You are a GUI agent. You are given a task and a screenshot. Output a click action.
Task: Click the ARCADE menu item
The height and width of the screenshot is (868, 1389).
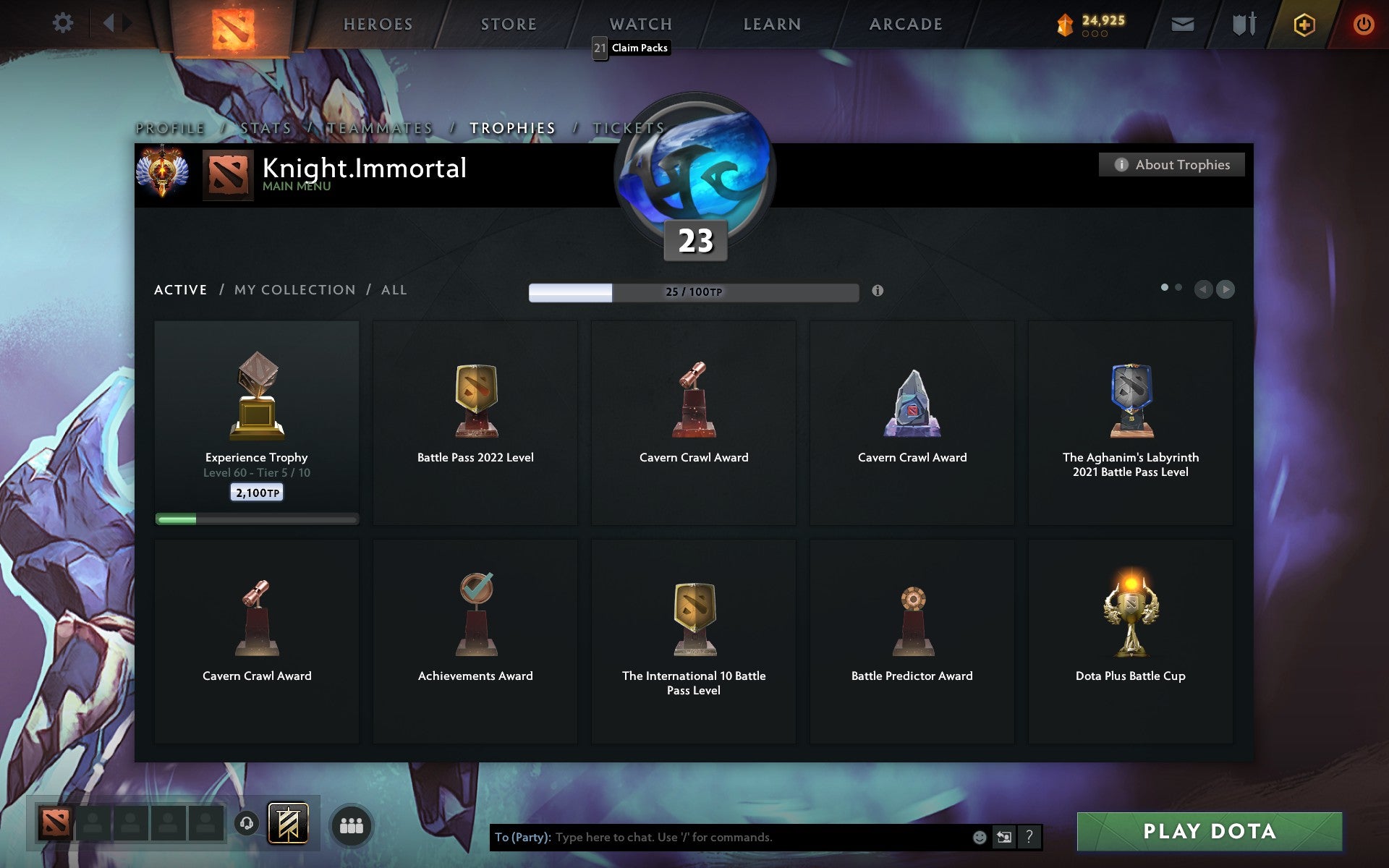click(906, 23)
